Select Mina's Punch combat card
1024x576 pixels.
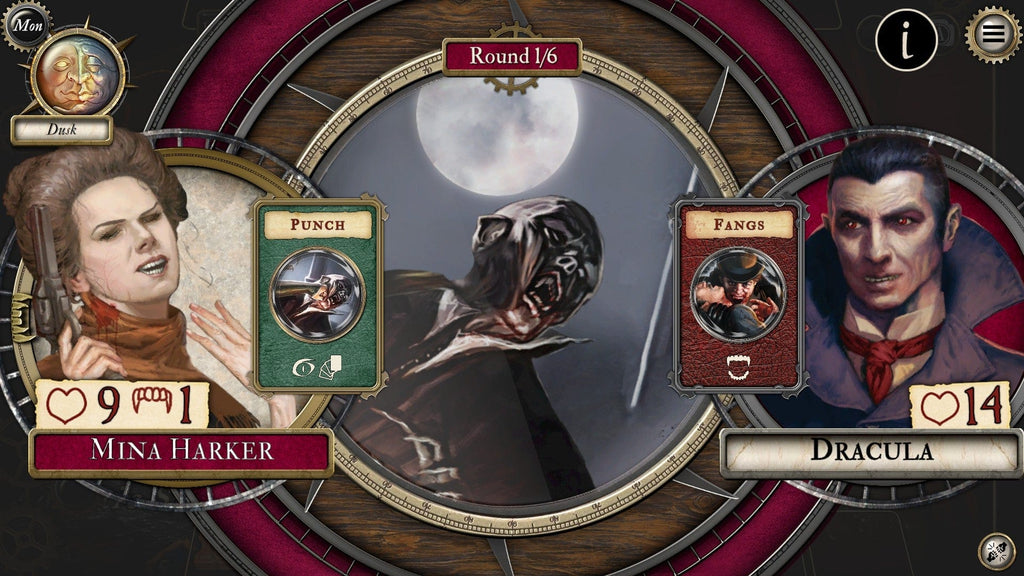[318, 295]
